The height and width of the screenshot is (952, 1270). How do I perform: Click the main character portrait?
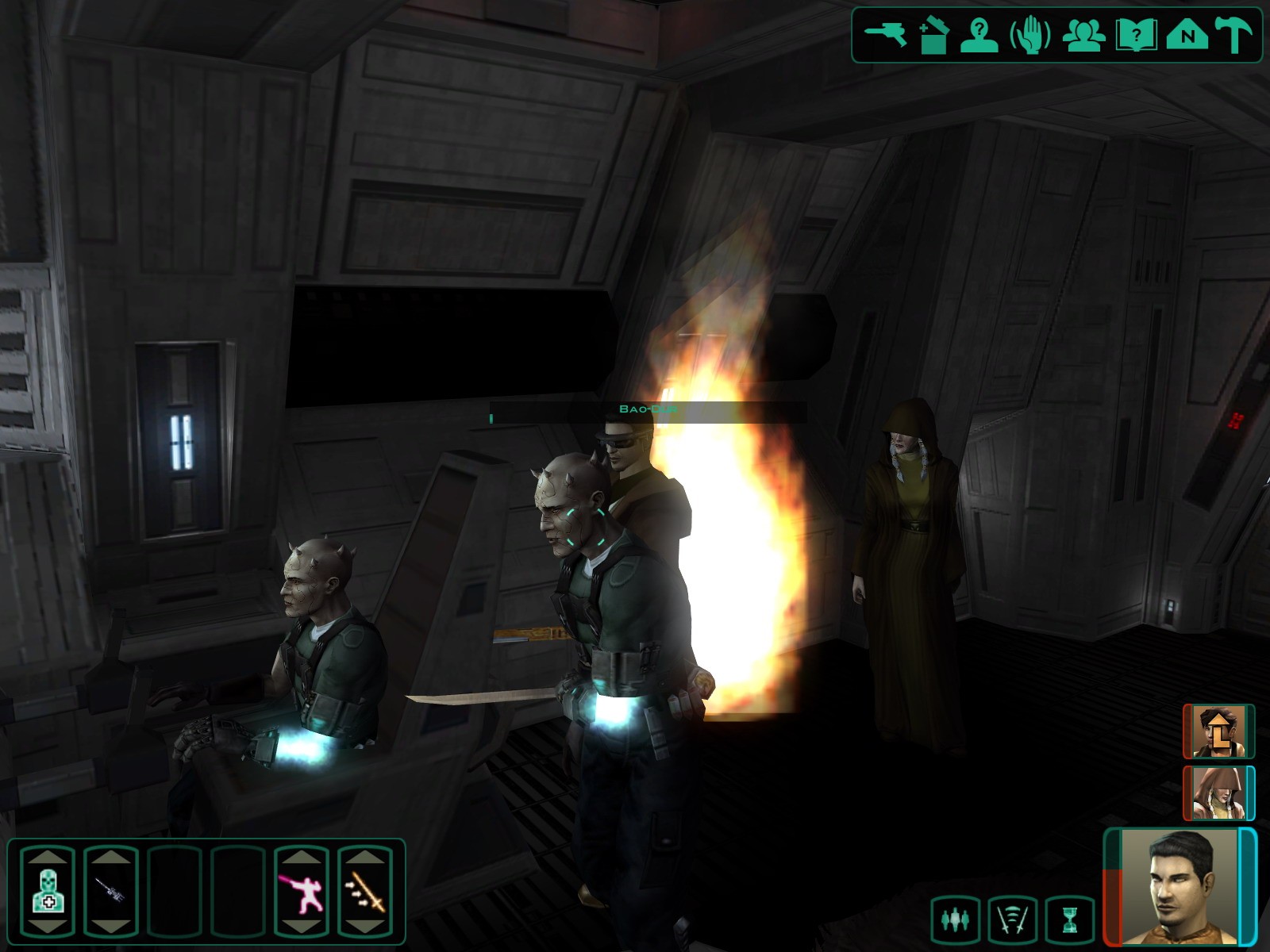(1180, 887)
